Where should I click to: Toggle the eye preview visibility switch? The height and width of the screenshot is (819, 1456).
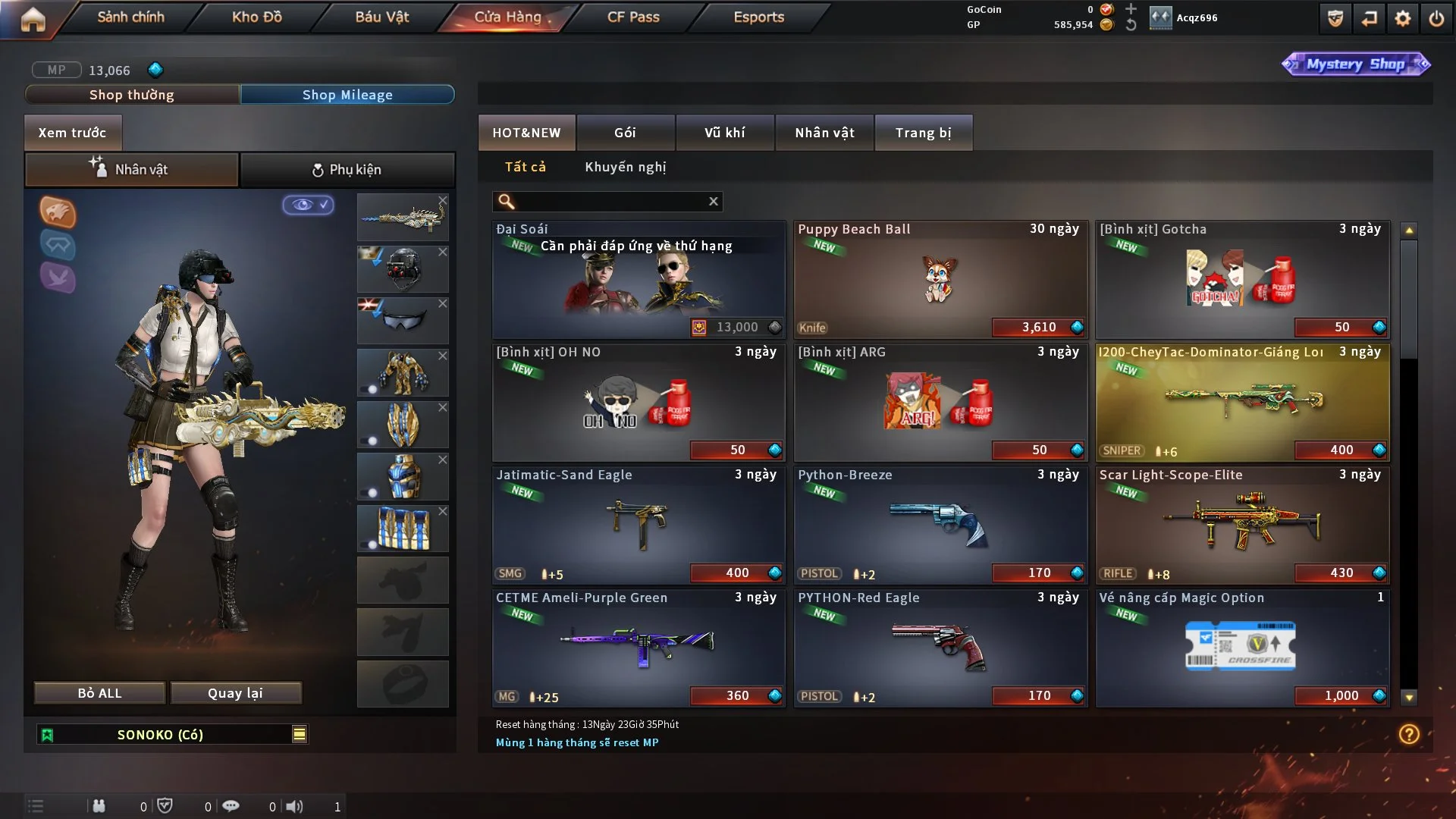[308, 205]
